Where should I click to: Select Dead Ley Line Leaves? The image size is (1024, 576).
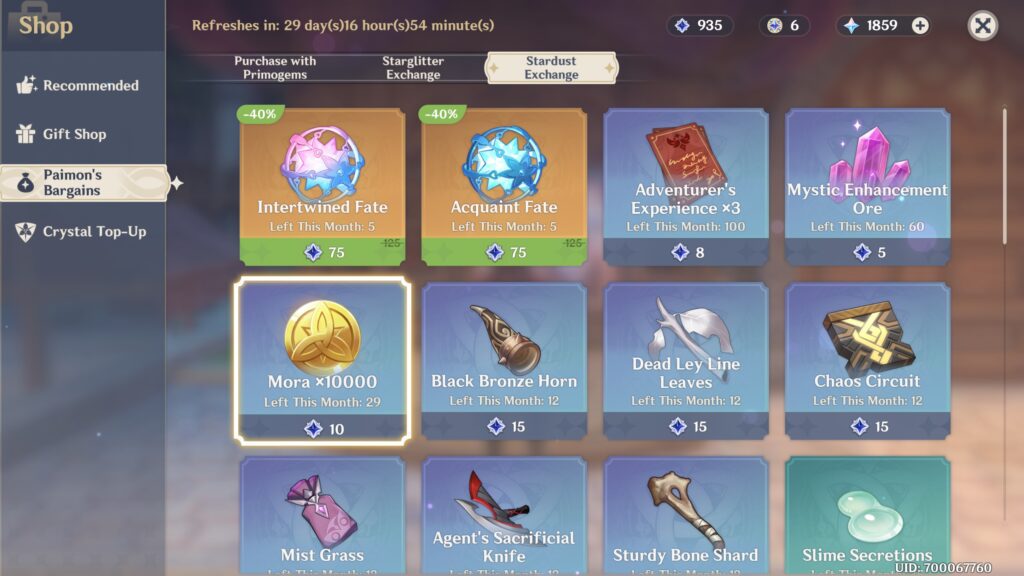click(686, 360)
